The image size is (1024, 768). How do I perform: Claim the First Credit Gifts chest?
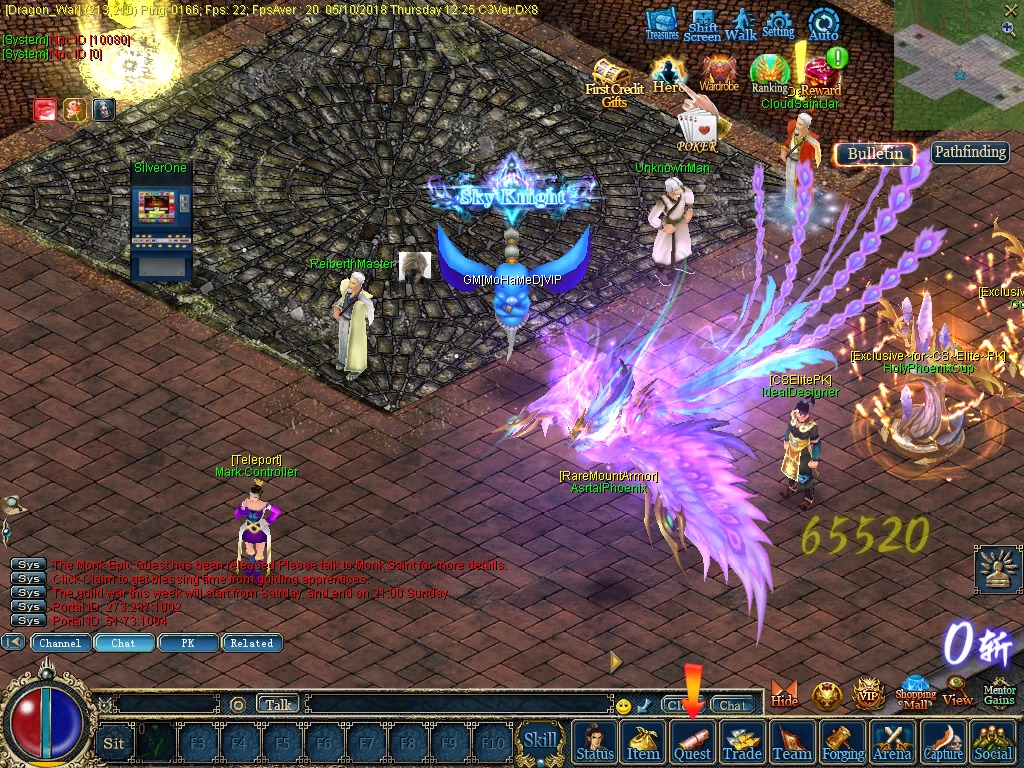pos(613,80)
